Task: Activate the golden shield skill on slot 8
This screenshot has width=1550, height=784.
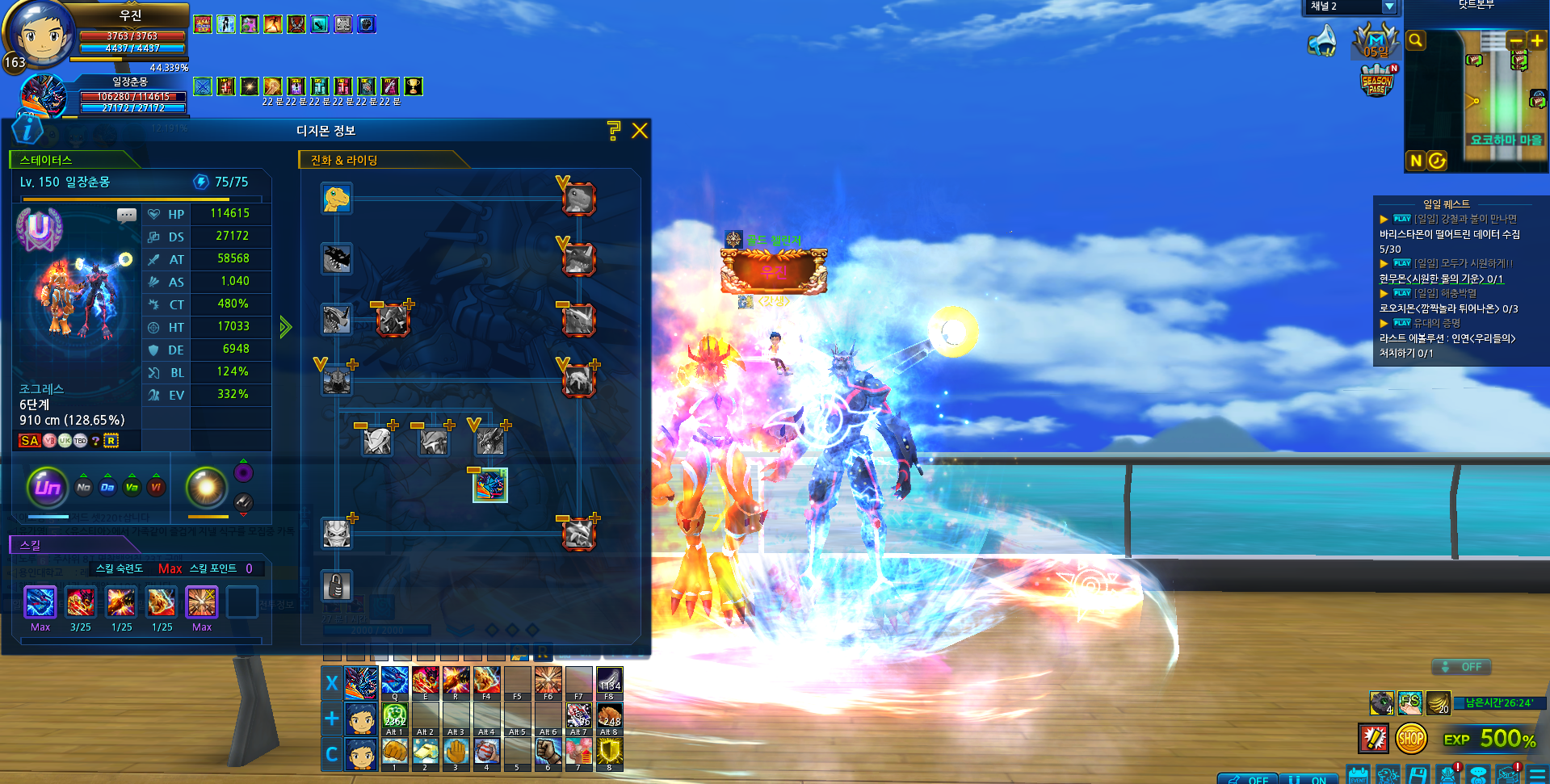Action: (609, 753)
